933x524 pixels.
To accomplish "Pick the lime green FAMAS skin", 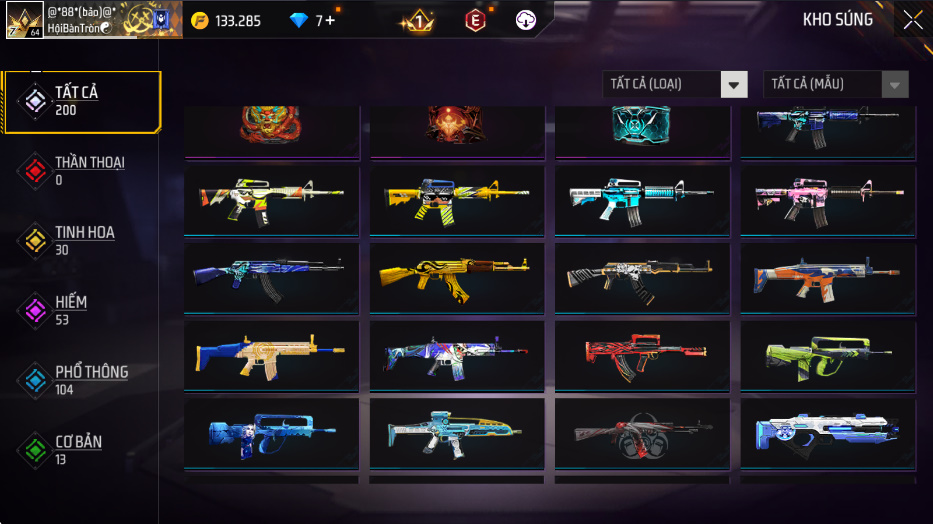I will point(828,355).
